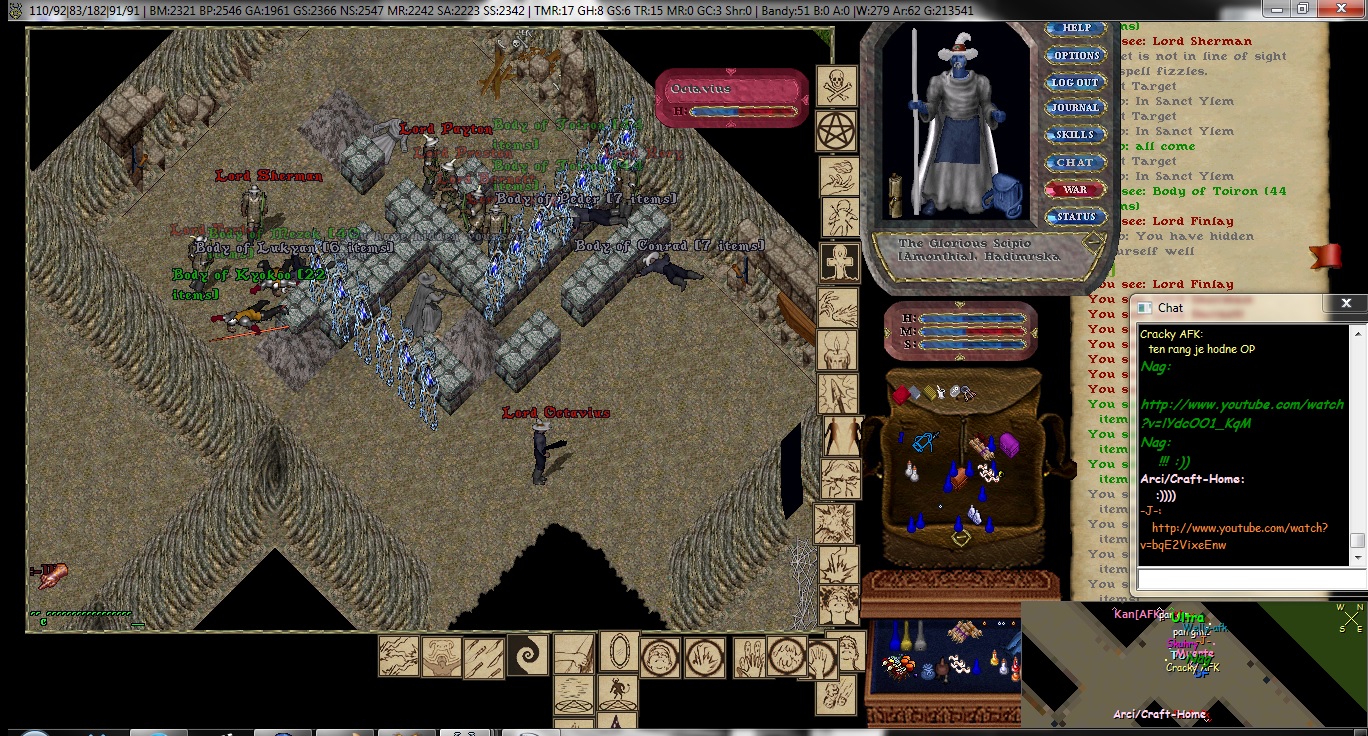Cast the ankh figure spell icon
The image size is (1368, 736).
click(839, 262)
